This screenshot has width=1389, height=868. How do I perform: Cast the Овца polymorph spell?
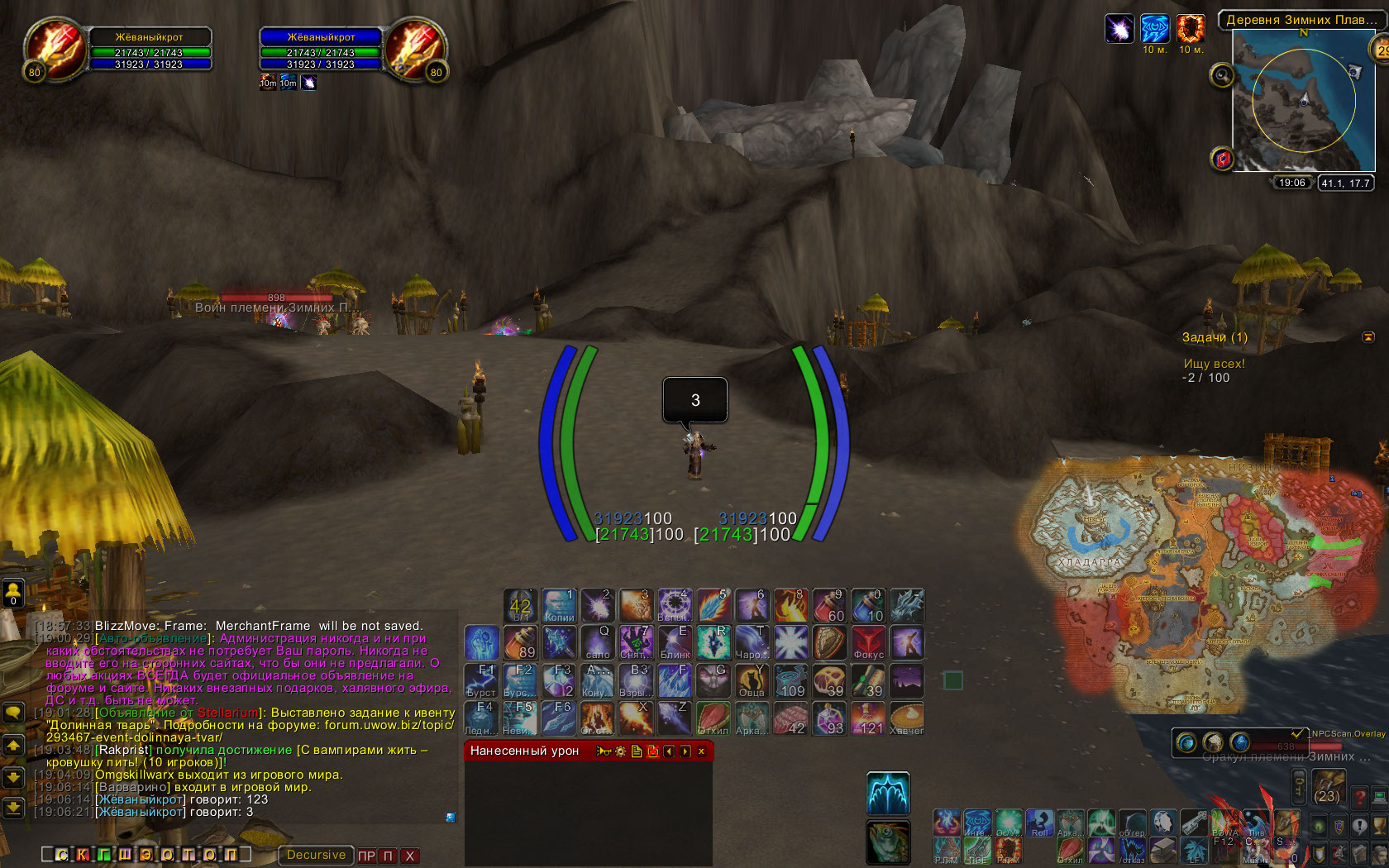752,680
